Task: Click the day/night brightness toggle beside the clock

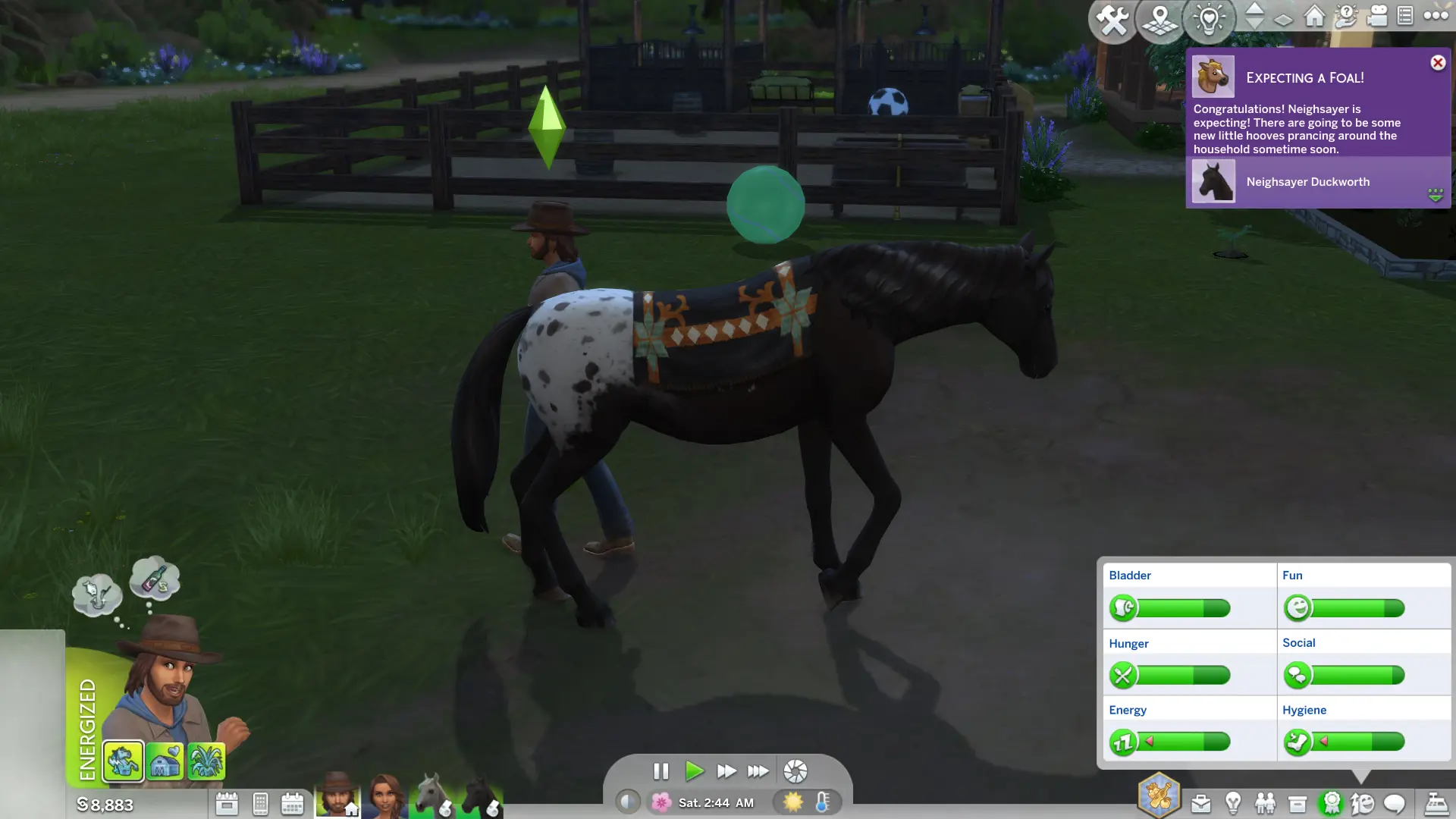Action: coord(628,801)
